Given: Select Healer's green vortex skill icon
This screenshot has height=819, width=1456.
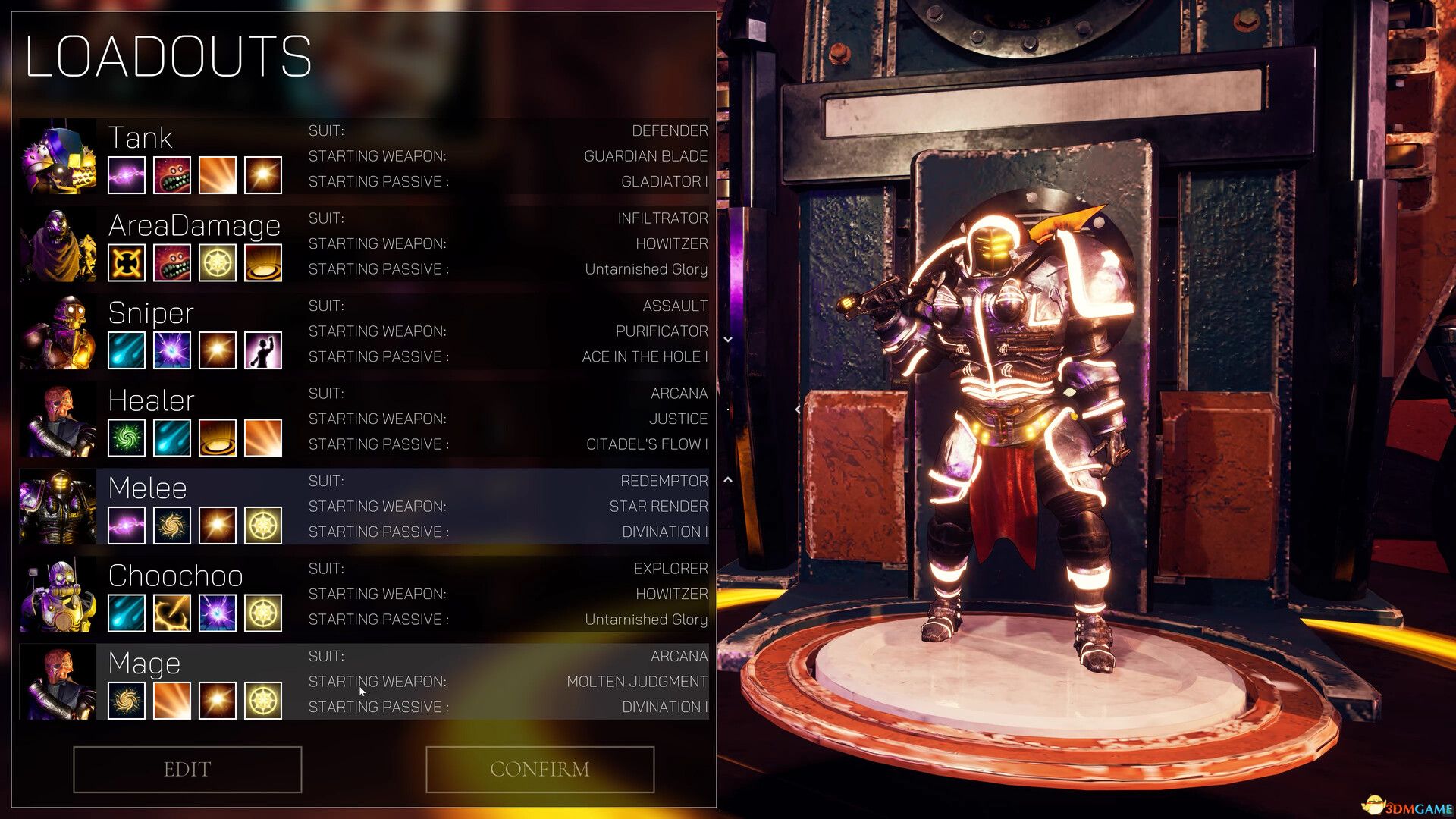Looking at the screenshot, I should coord(126,438).
